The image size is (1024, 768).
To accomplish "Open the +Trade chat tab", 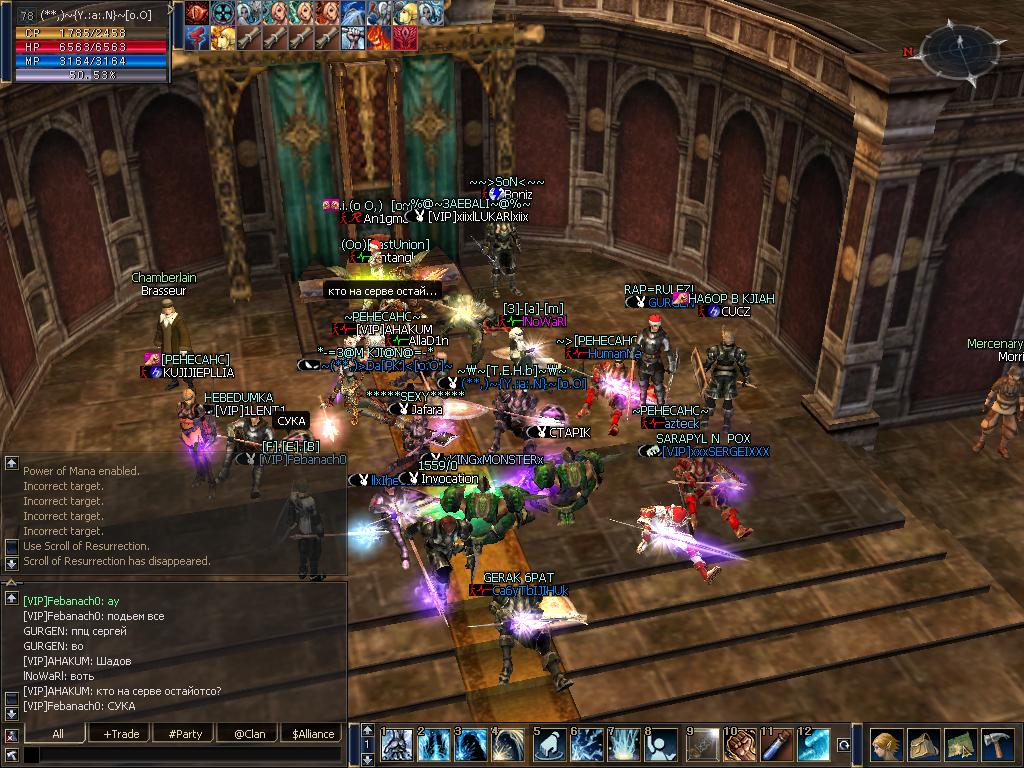I will pyautogui.click(x=121, y=733).
